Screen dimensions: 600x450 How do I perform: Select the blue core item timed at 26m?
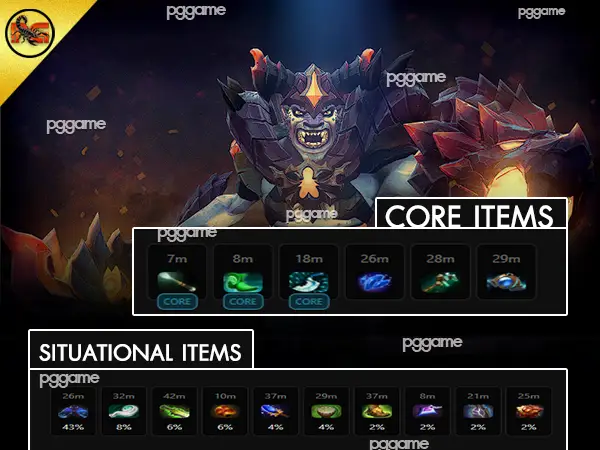pos(374,282)
